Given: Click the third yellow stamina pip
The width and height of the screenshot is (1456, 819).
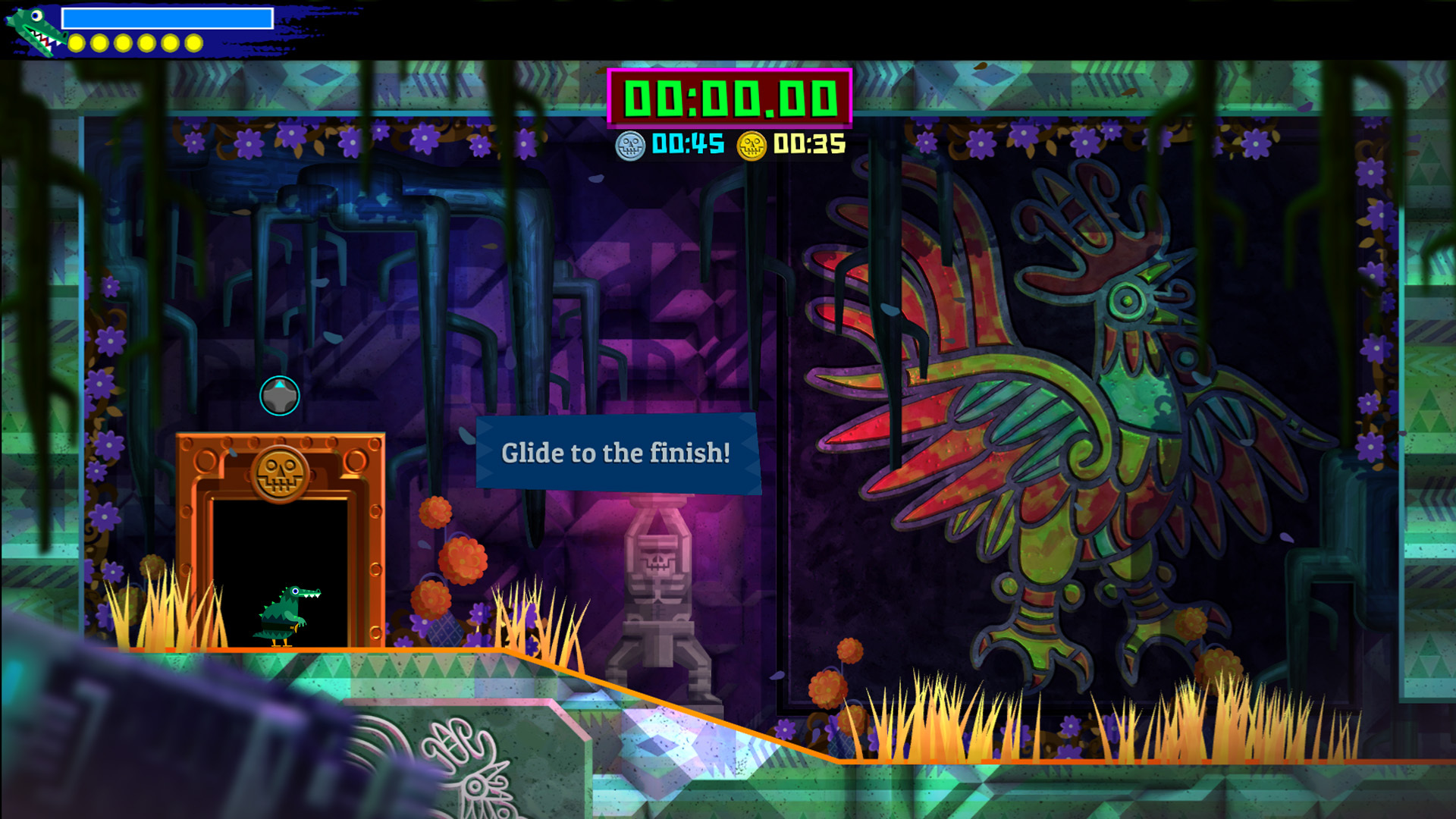Looking at the screenshot, I should click(x=124, y=43).
